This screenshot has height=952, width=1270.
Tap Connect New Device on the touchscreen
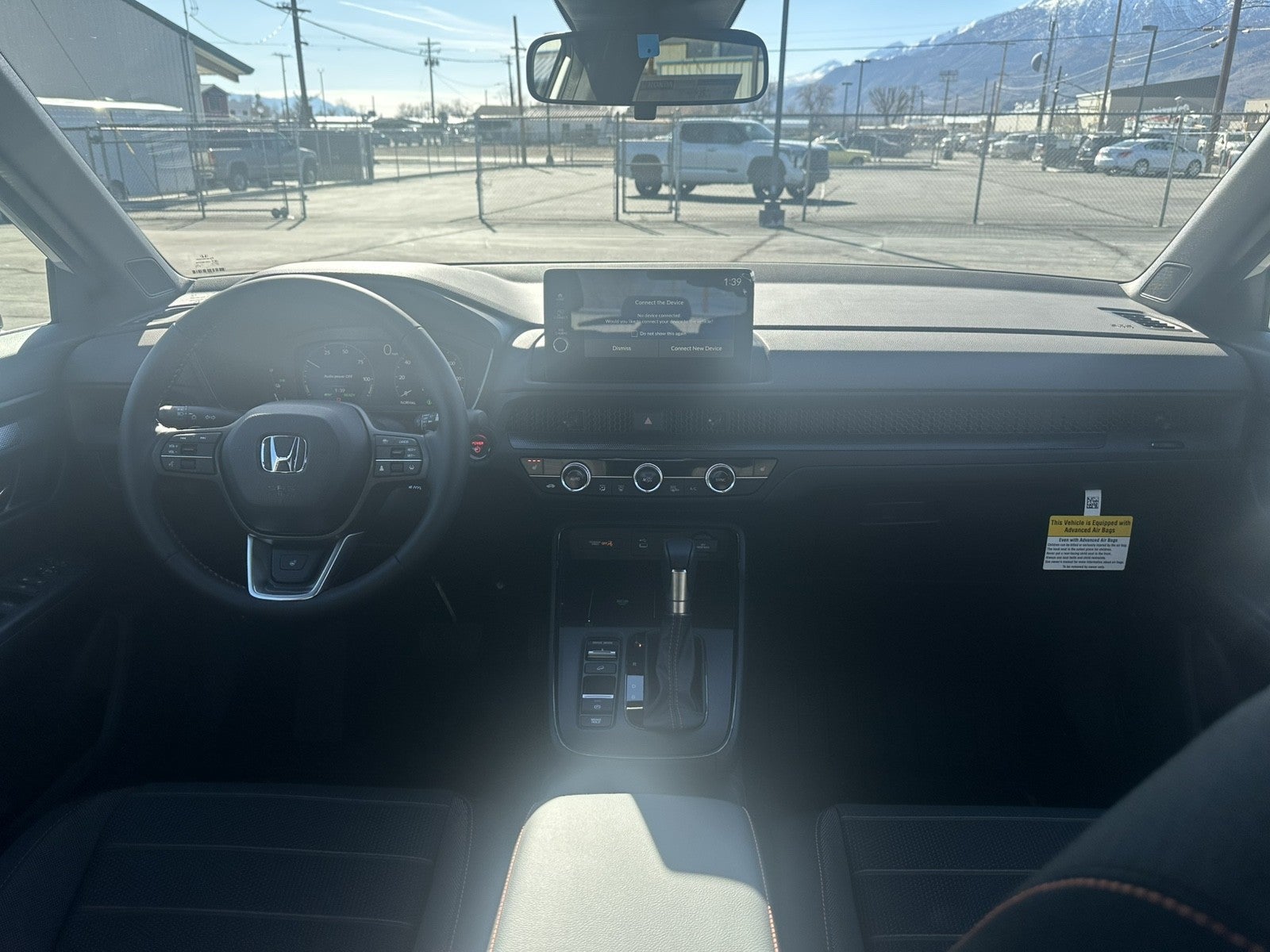click(x=696, y=348)
